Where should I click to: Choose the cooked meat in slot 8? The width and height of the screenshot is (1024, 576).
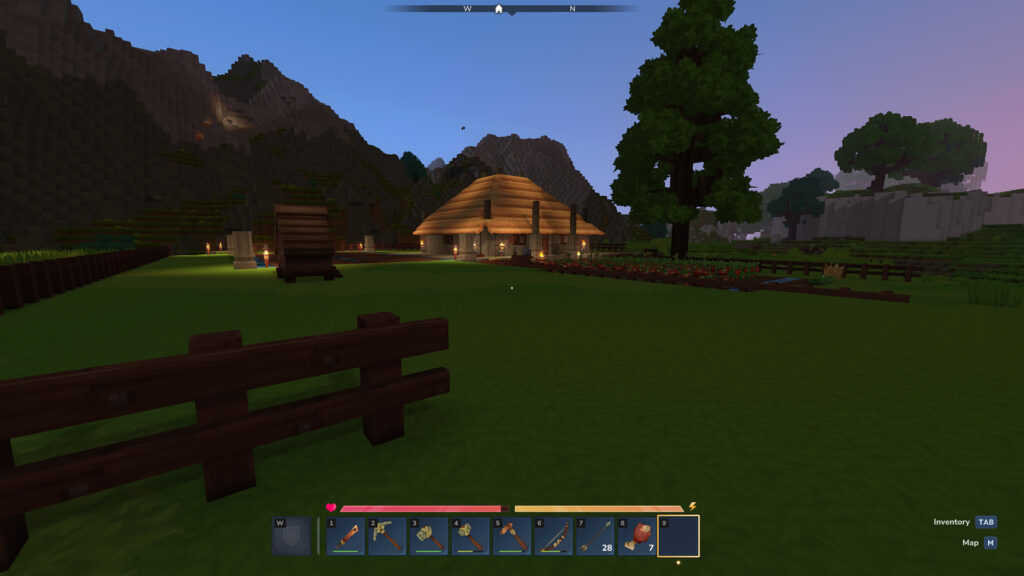(636, 536)
